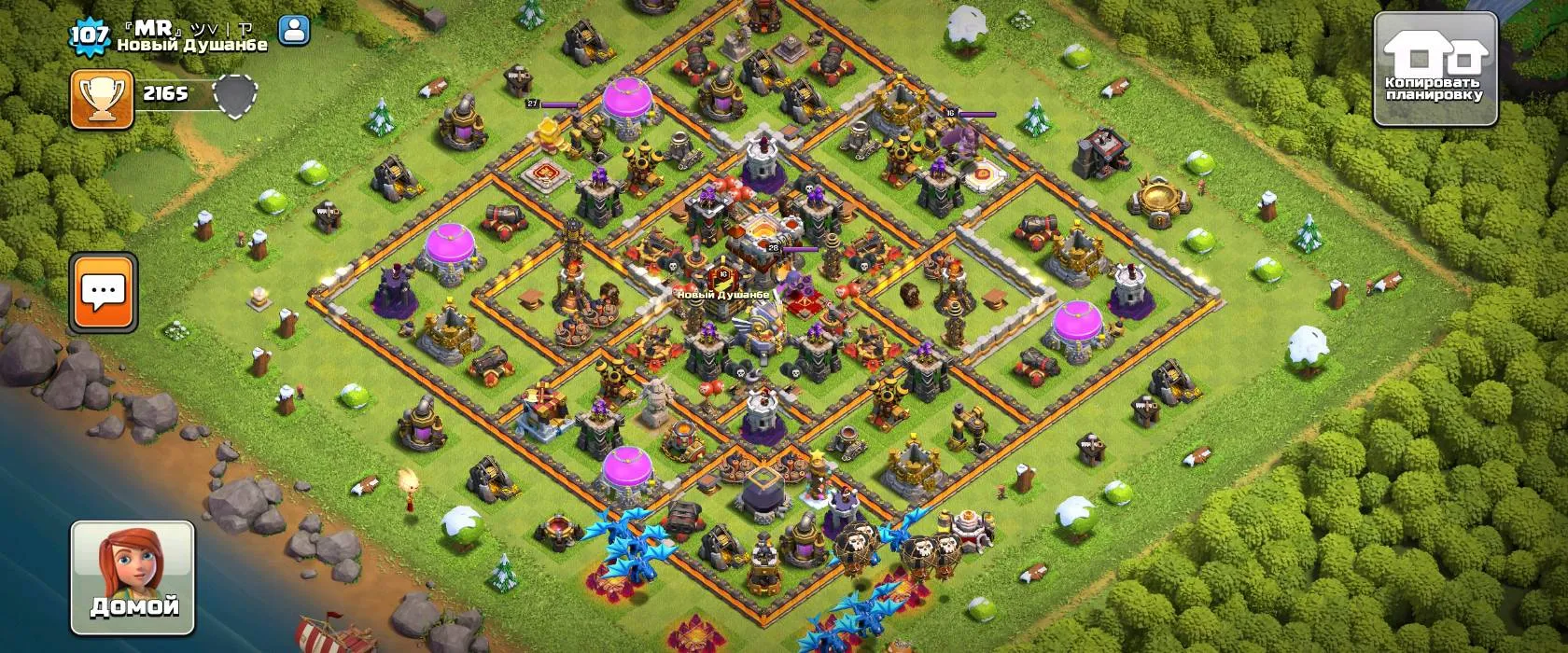
Task: Tap the orange trophy icon
Action: [102, 99]
